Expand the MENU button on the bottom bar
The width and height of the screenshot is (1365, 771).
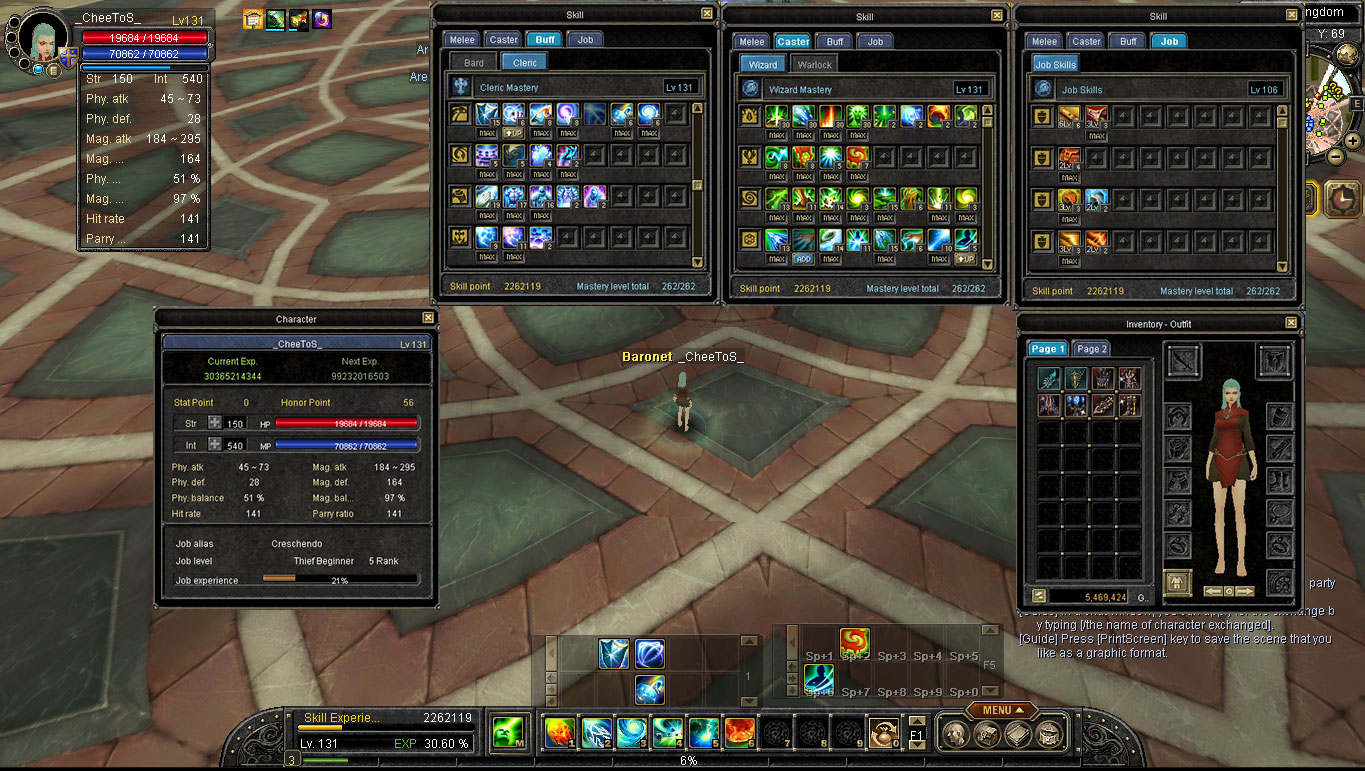tap(1001, 710)
